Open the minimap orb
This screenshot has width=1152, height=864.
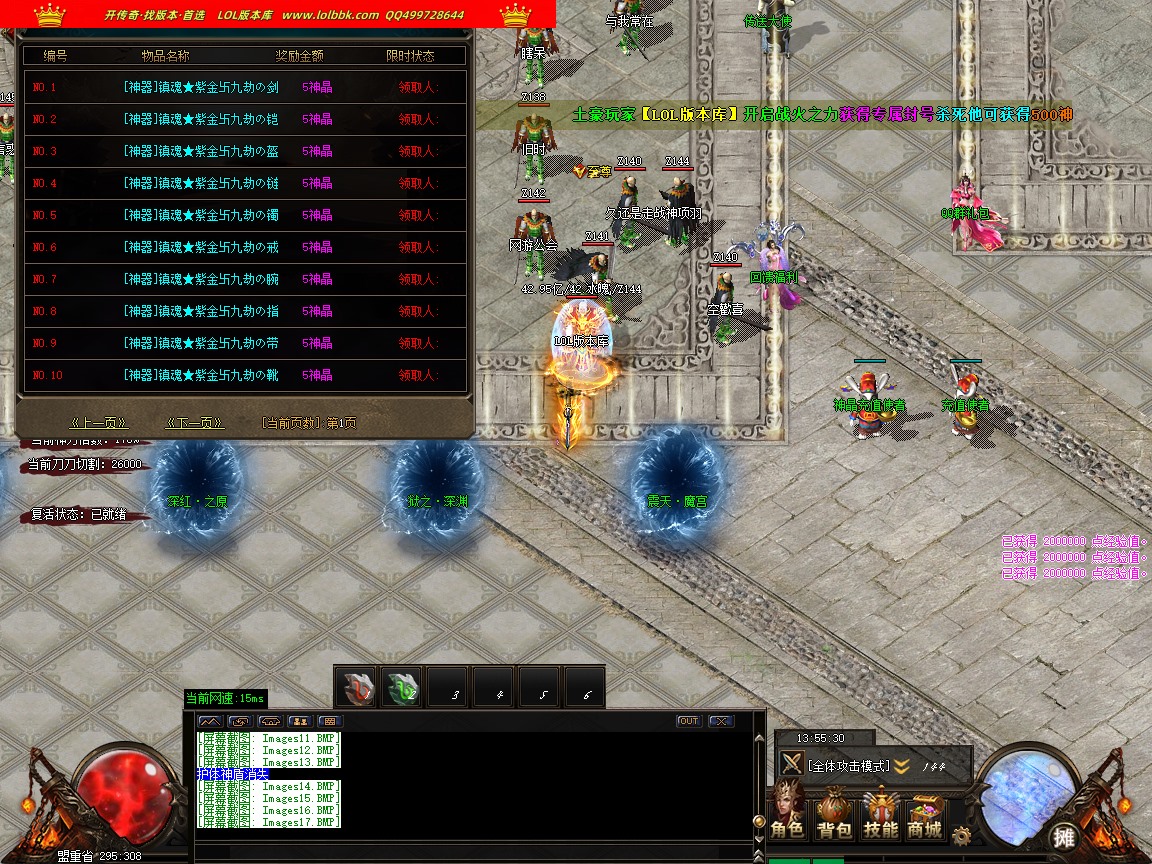[x=1029, y=790]
